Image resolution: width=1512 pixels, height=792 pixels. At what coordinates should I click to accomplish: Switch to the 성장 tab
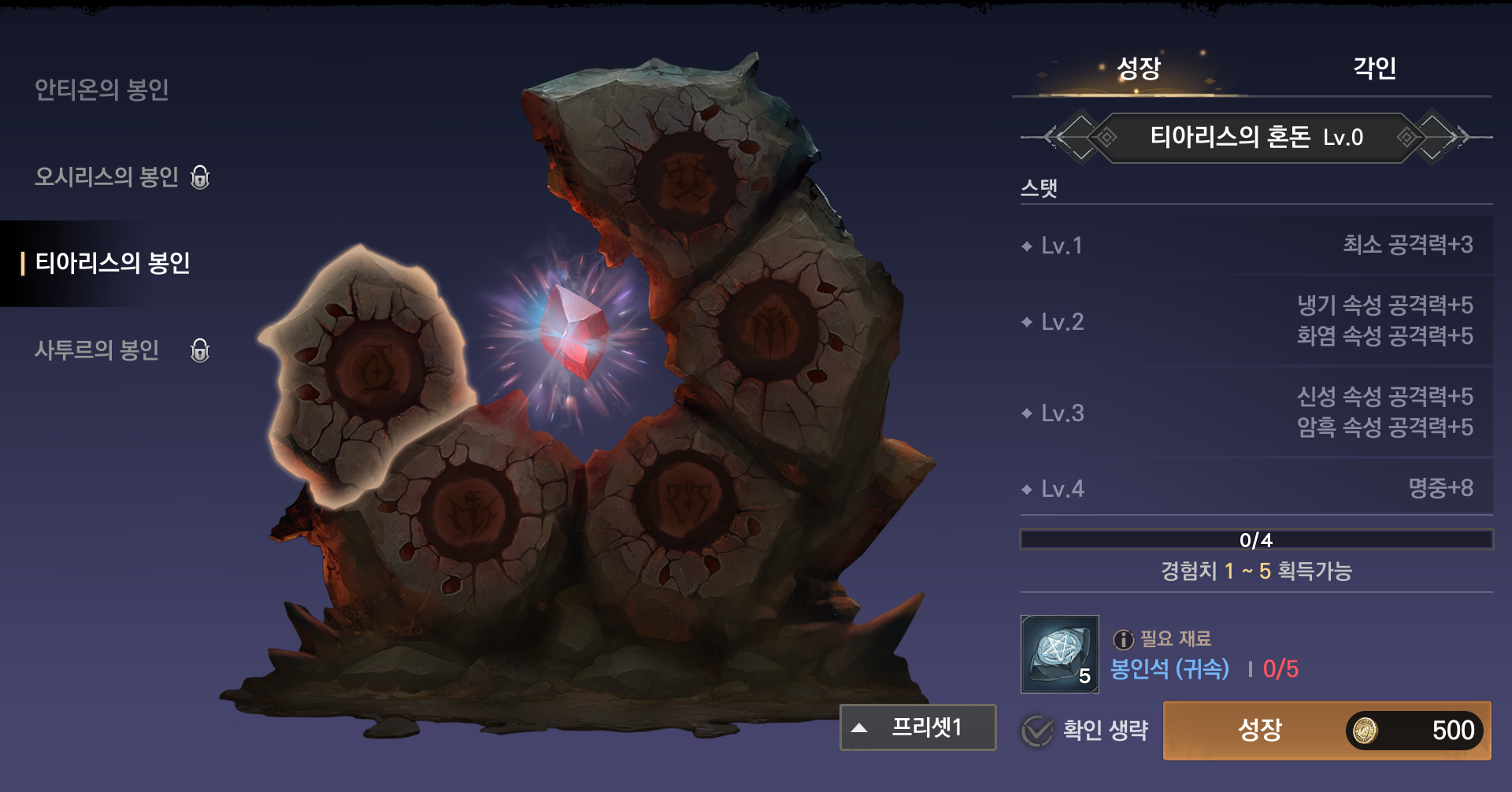coord(1138,68)
